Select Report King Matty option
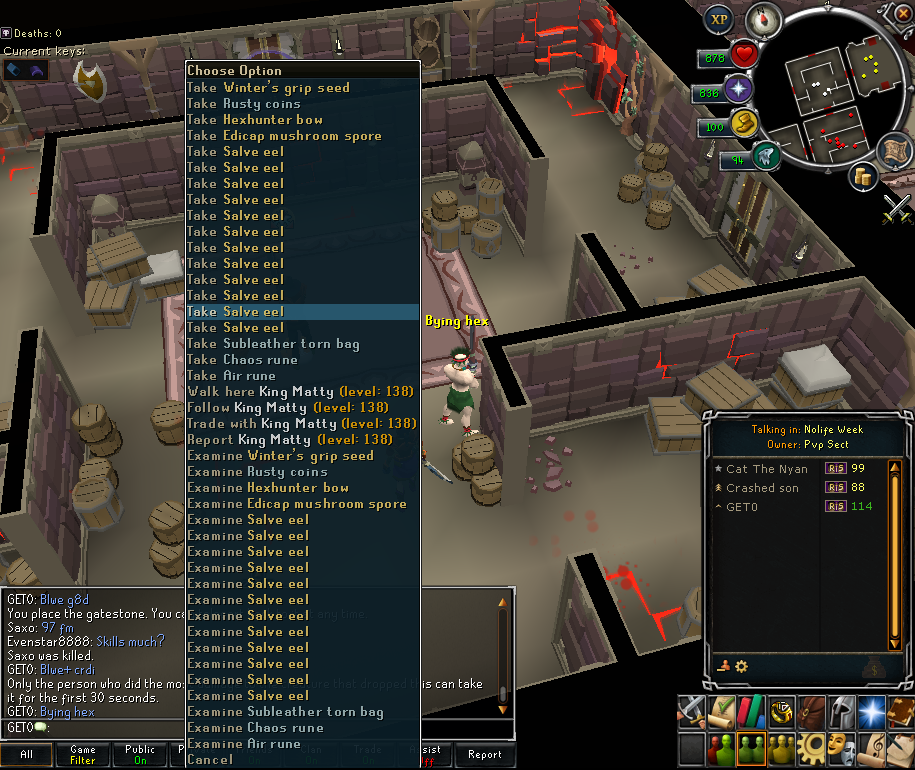 pyautogui.click(x=290, y=440)
